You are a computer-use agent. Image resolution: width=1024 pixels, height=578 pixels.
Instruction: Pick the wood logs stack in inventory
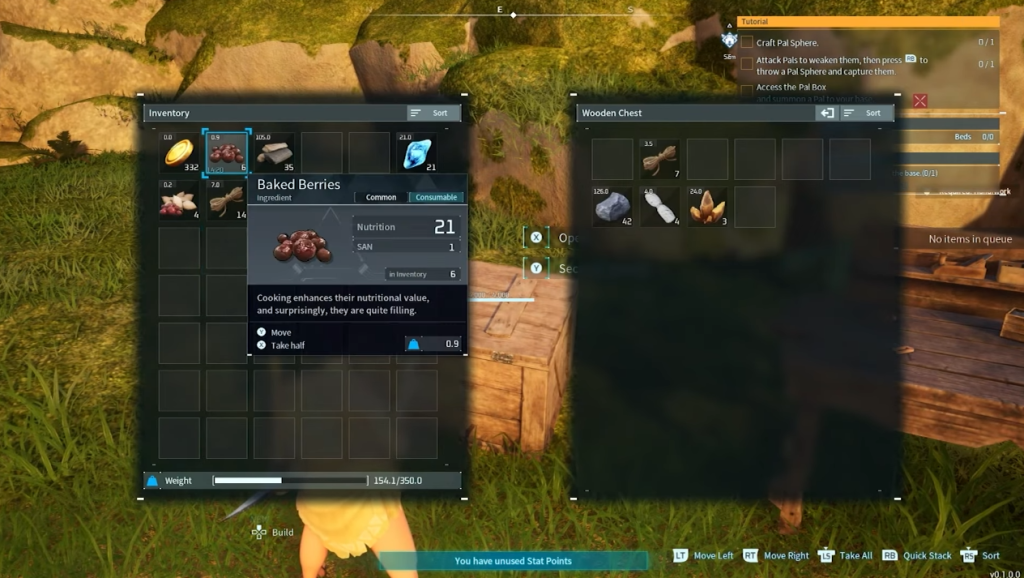point(274,152)
